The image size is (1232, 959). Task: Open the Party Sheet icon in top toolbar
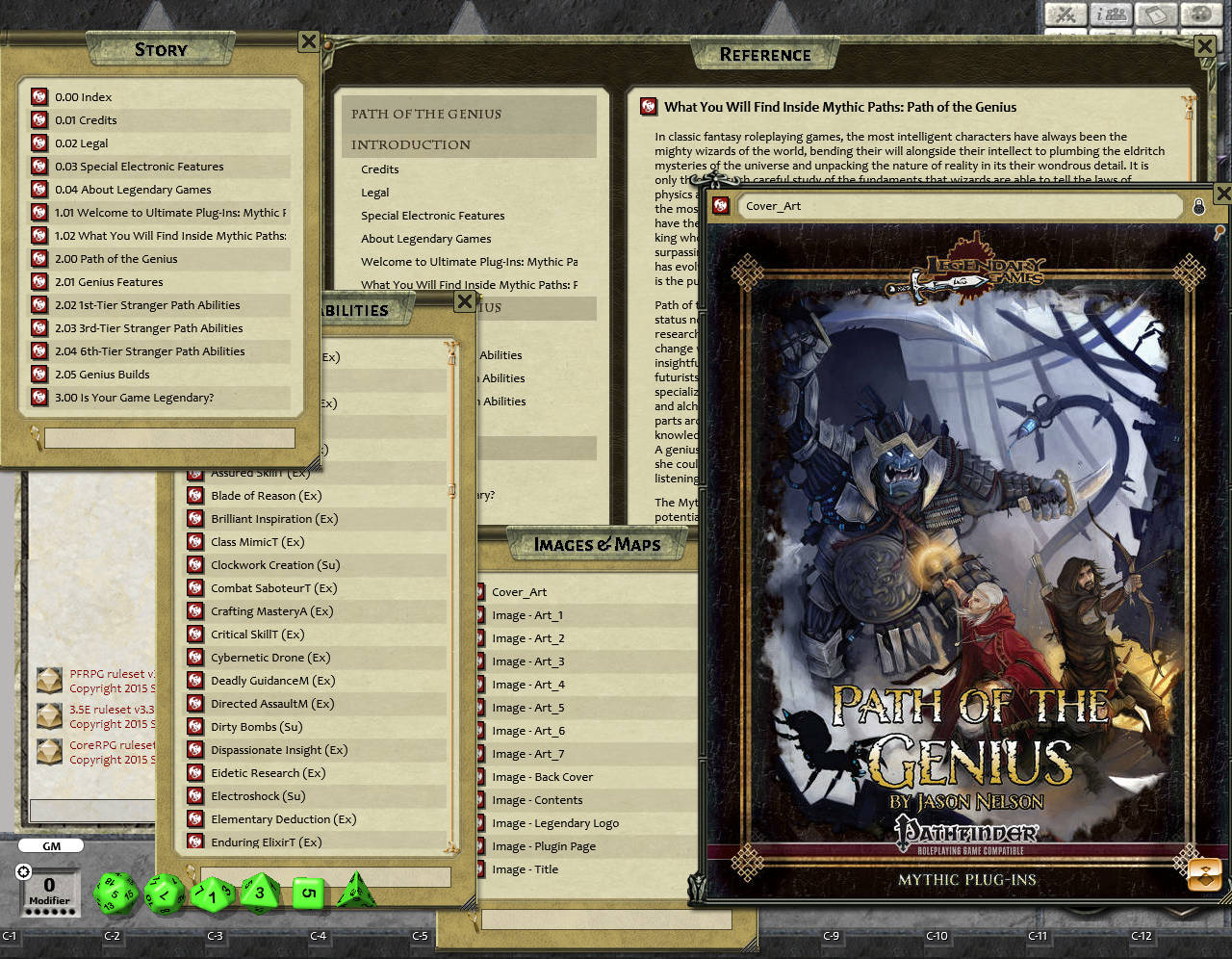pos(1110,15)
